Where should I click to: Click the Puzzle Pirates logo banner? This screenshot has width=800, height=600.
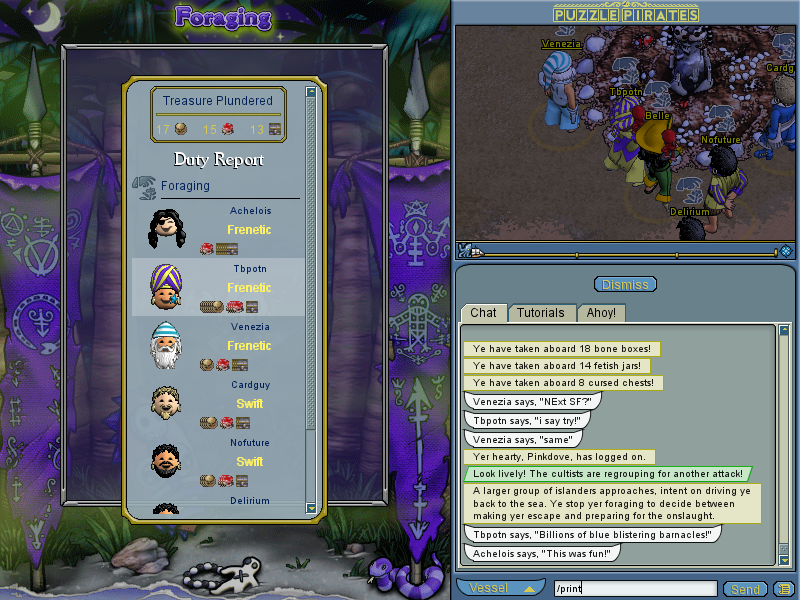pos(625,13)
